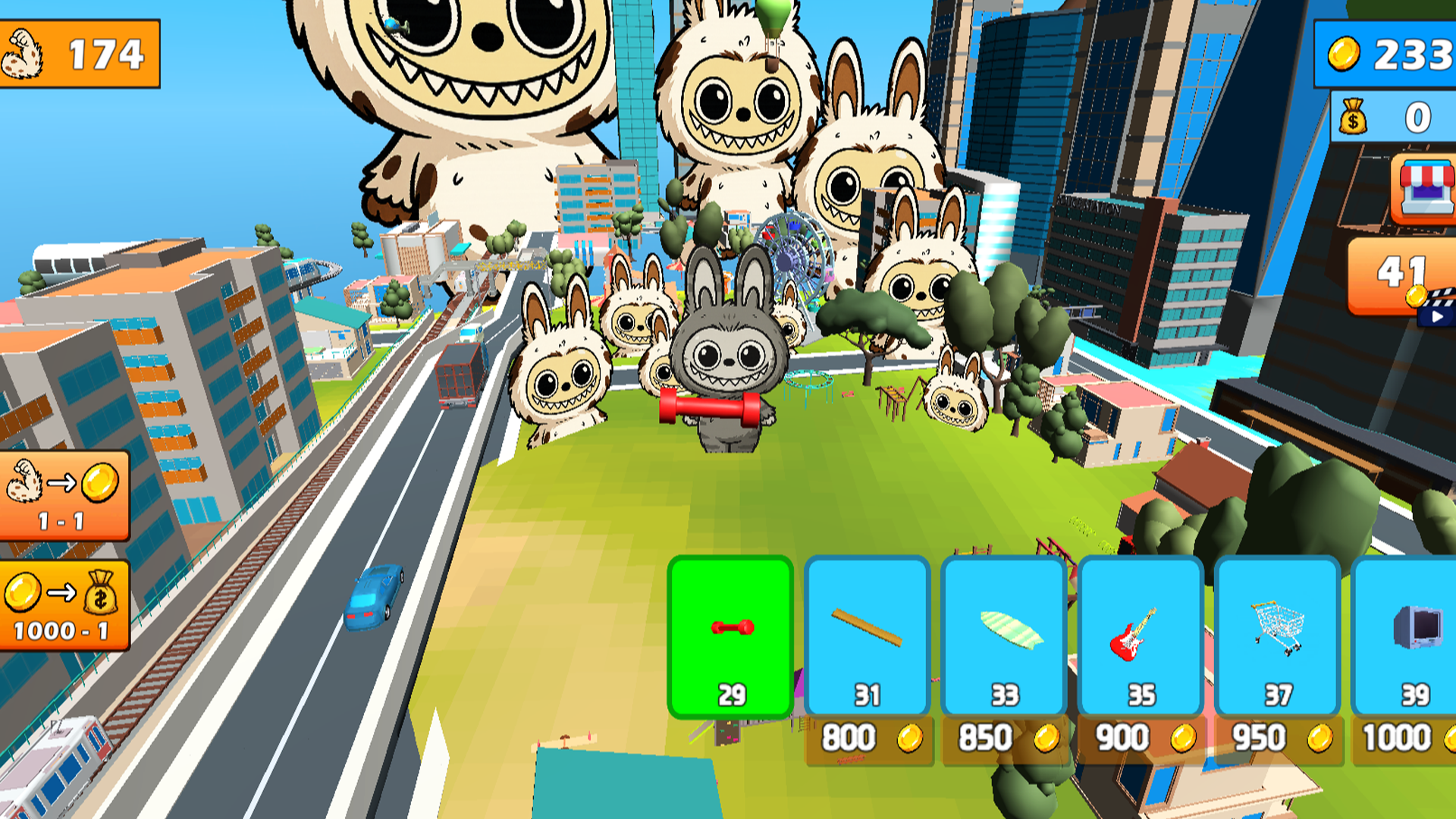Pick the surfboard item costing 850
This screenshot has width=1456, height=819.
point(1004,629)
